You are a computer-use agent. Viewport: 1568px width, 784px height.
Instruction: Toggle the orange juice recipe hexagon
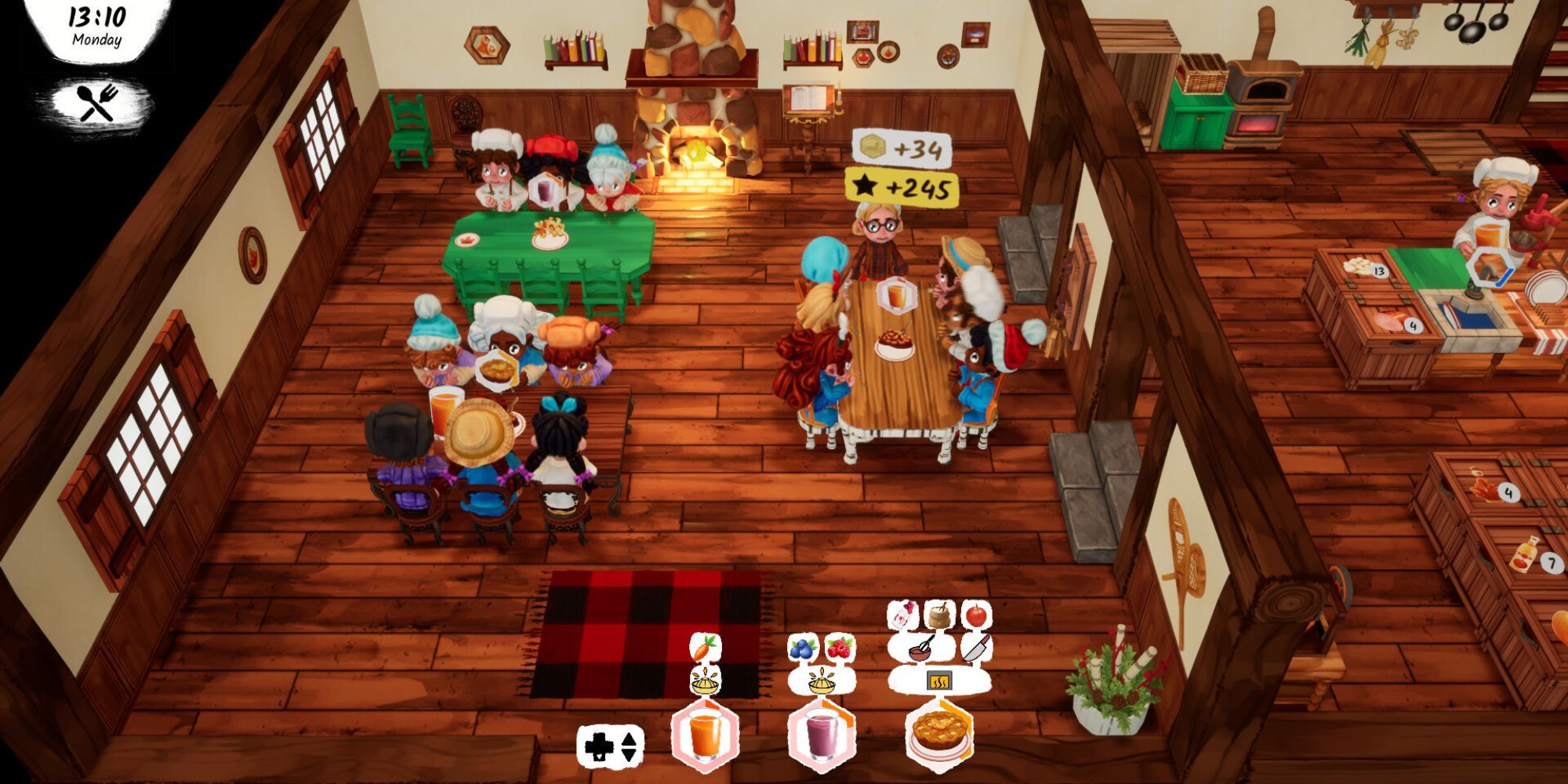(704, 735)
